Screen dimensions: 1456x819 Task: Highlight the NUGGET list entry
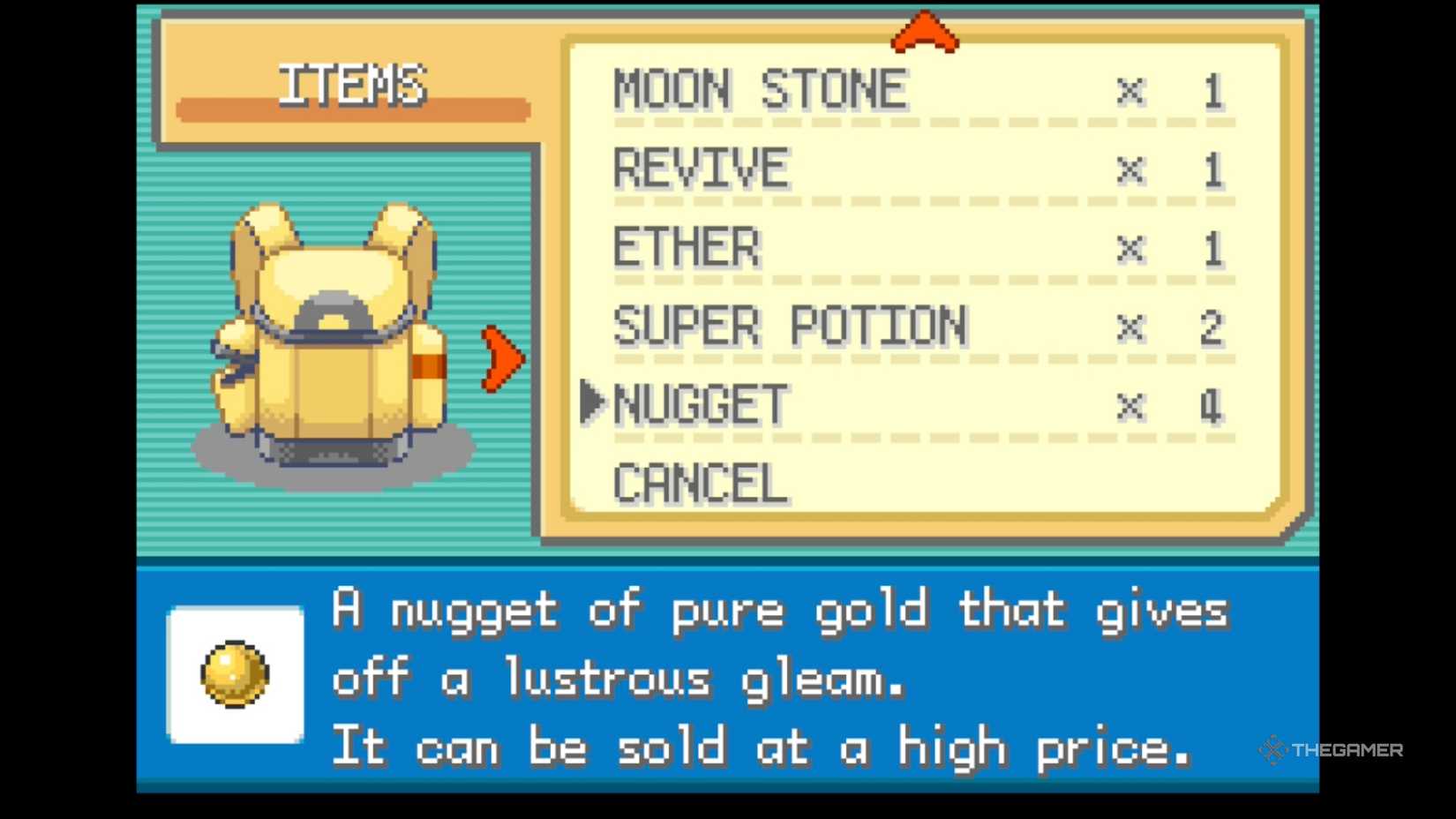702,403
